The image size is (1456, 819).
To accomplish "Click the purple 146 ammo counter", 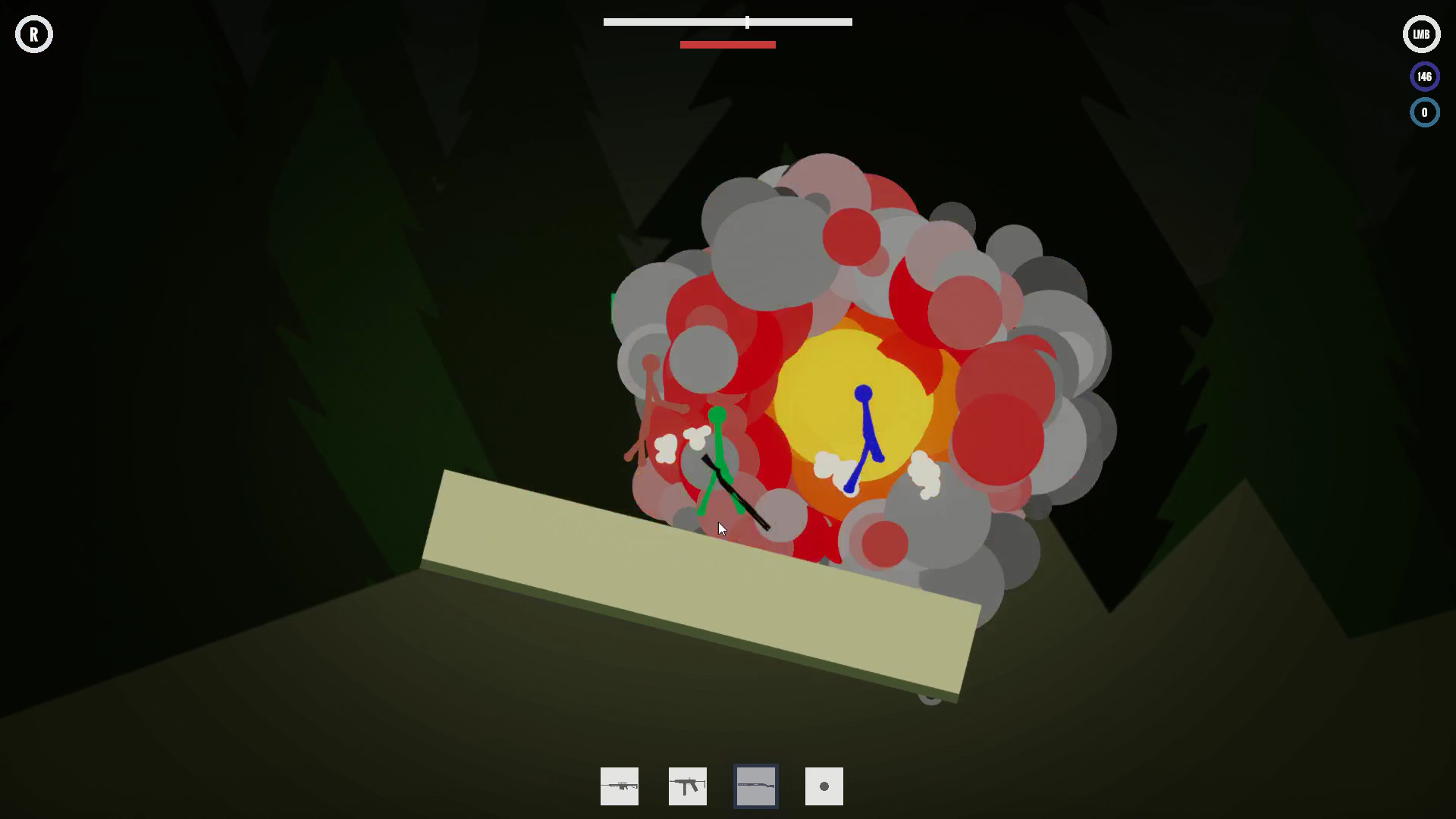I will (1424, 76).
